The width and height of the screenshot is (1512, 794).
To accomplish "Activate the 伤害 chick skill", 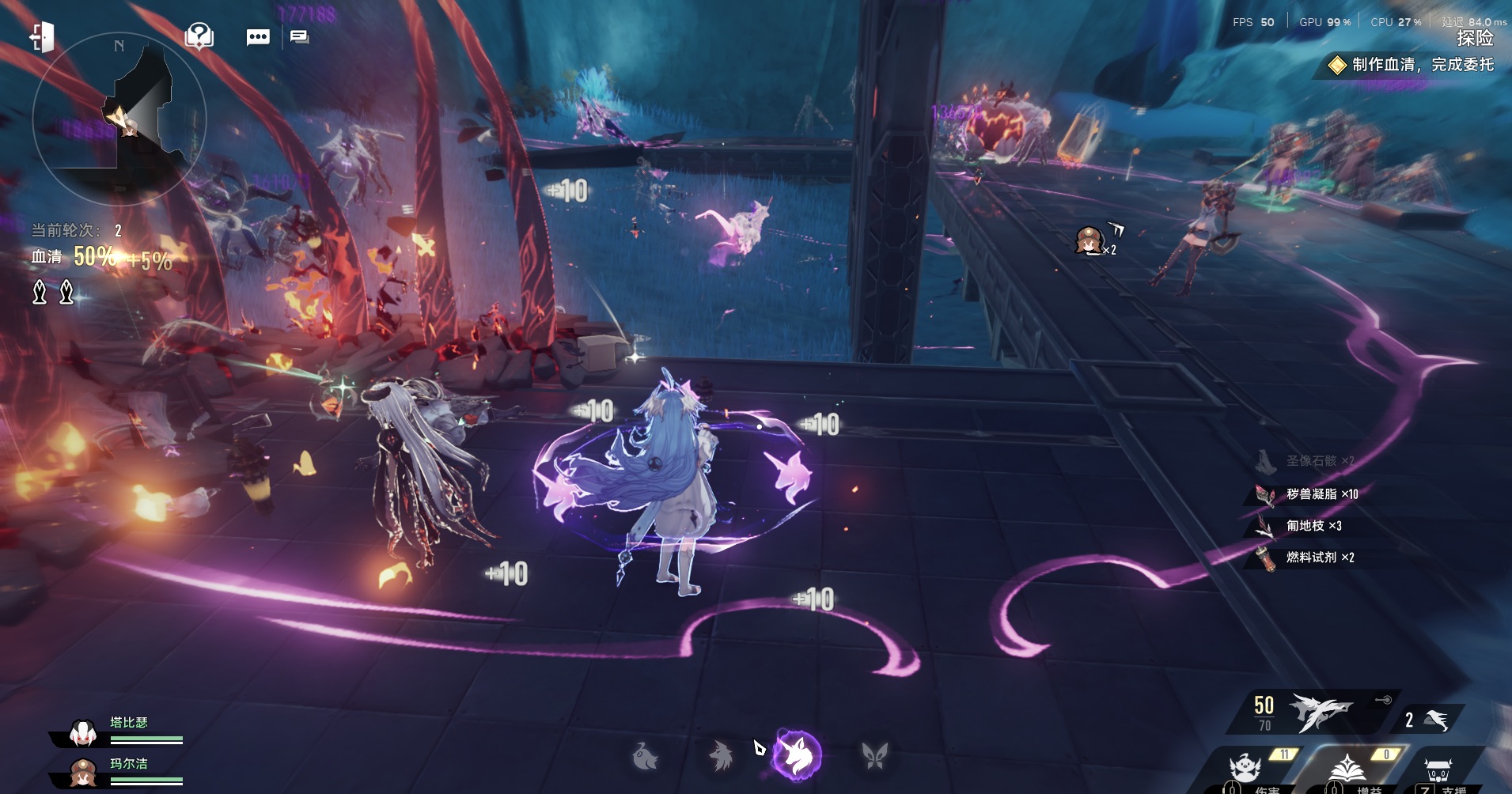I will click(x=1245, y=769).
